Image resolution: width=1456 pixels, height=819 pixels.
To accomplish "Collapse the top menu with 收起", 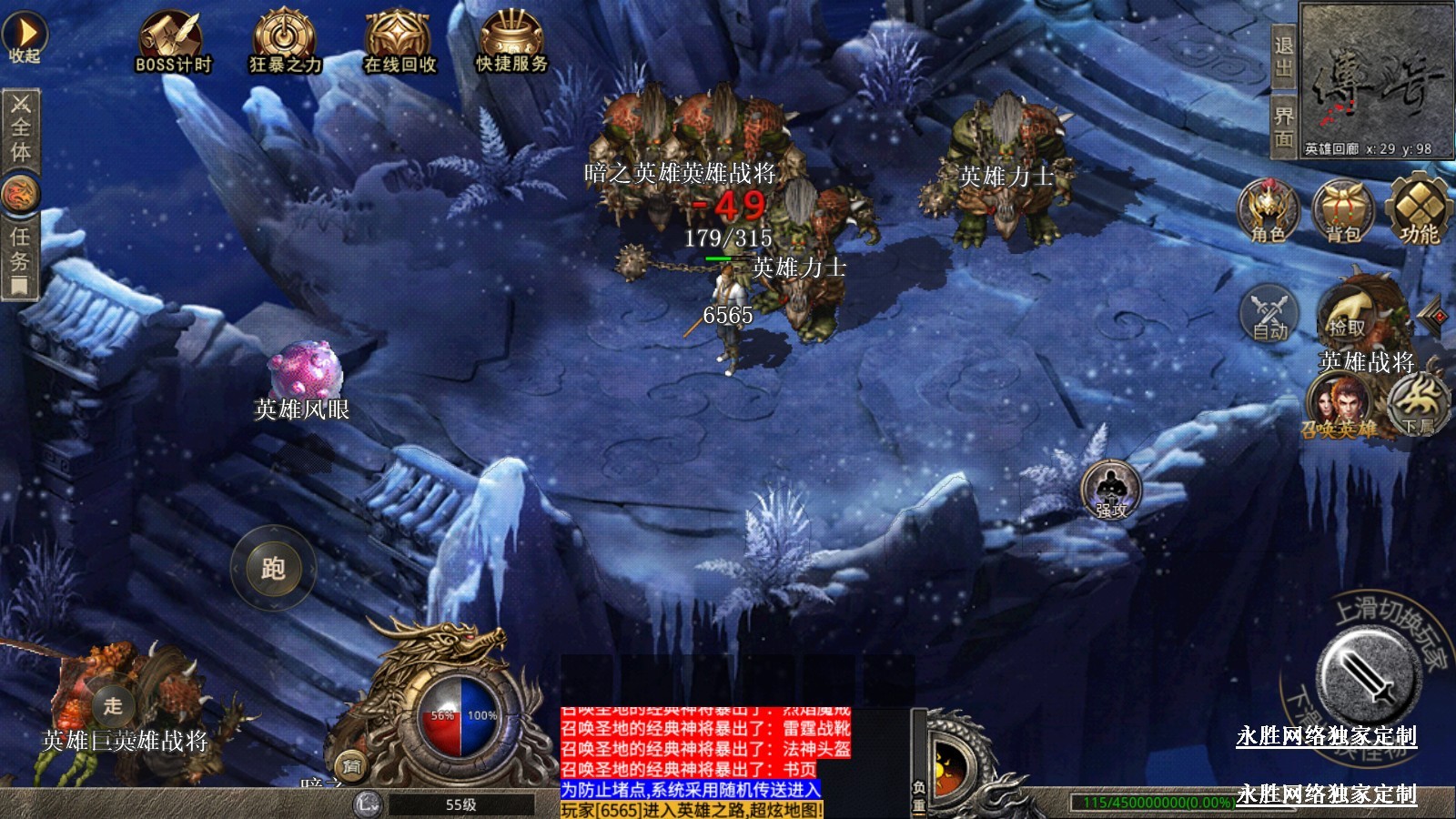I will click(25, 37).
